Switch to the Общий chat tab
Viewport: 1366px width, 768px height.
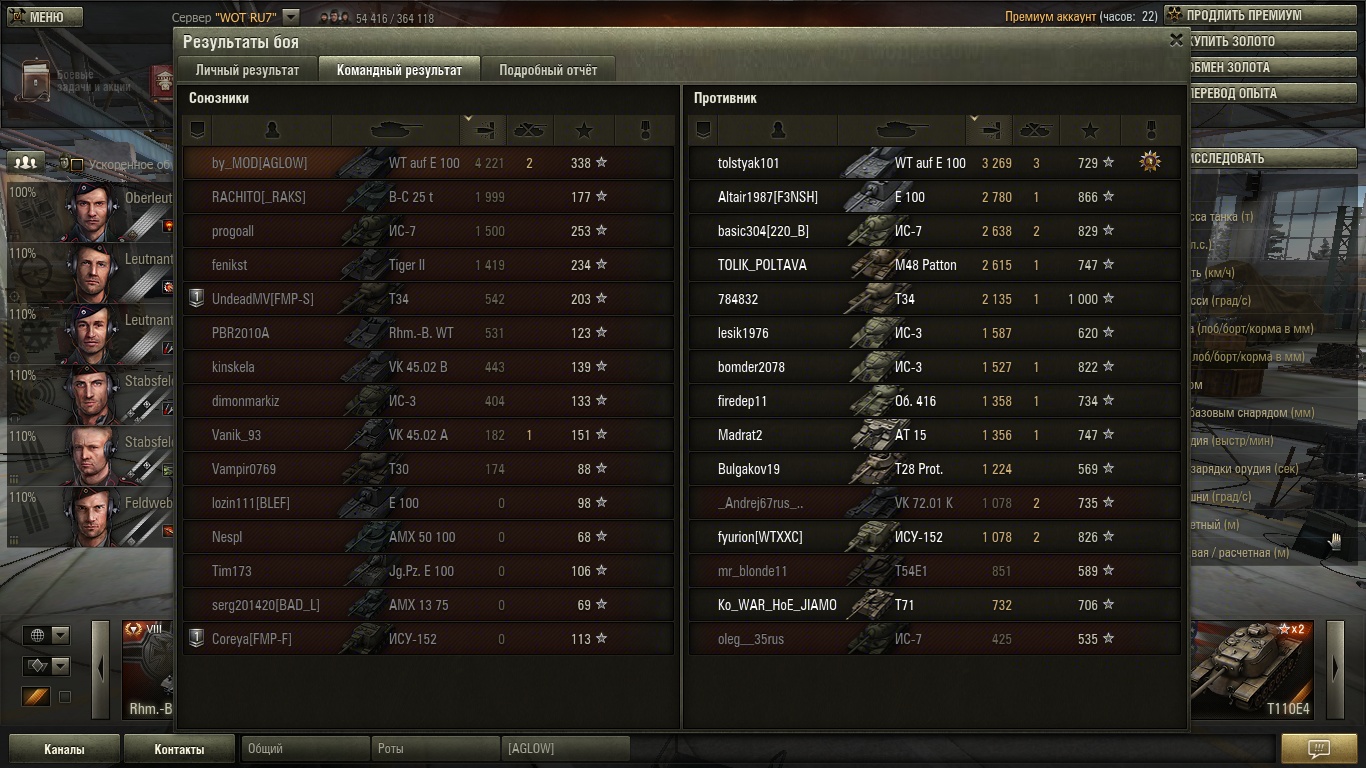(303, 748)
